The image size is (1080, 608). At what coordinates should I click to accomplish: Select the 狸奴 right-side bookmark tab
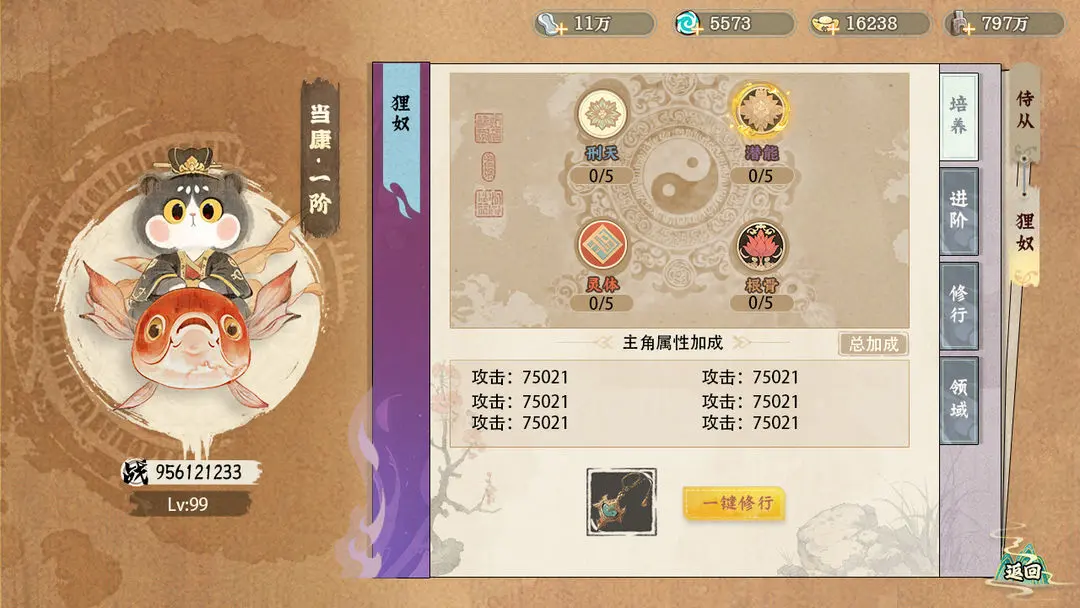[1025, 232]
